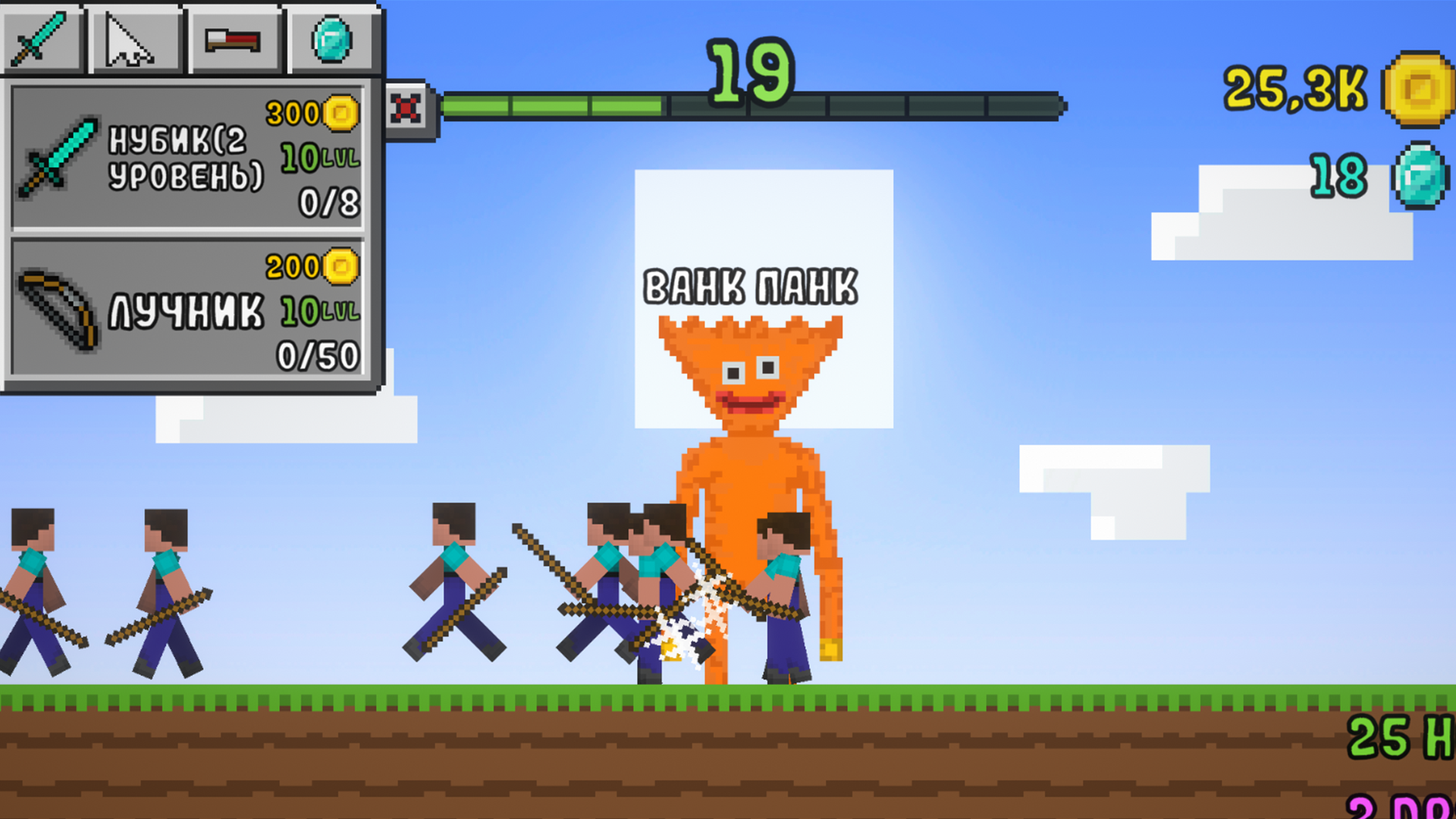Click the 0/50 counter on the Лучник card
This screenshot has width=1456, height=819.
(x=318, y=353)
